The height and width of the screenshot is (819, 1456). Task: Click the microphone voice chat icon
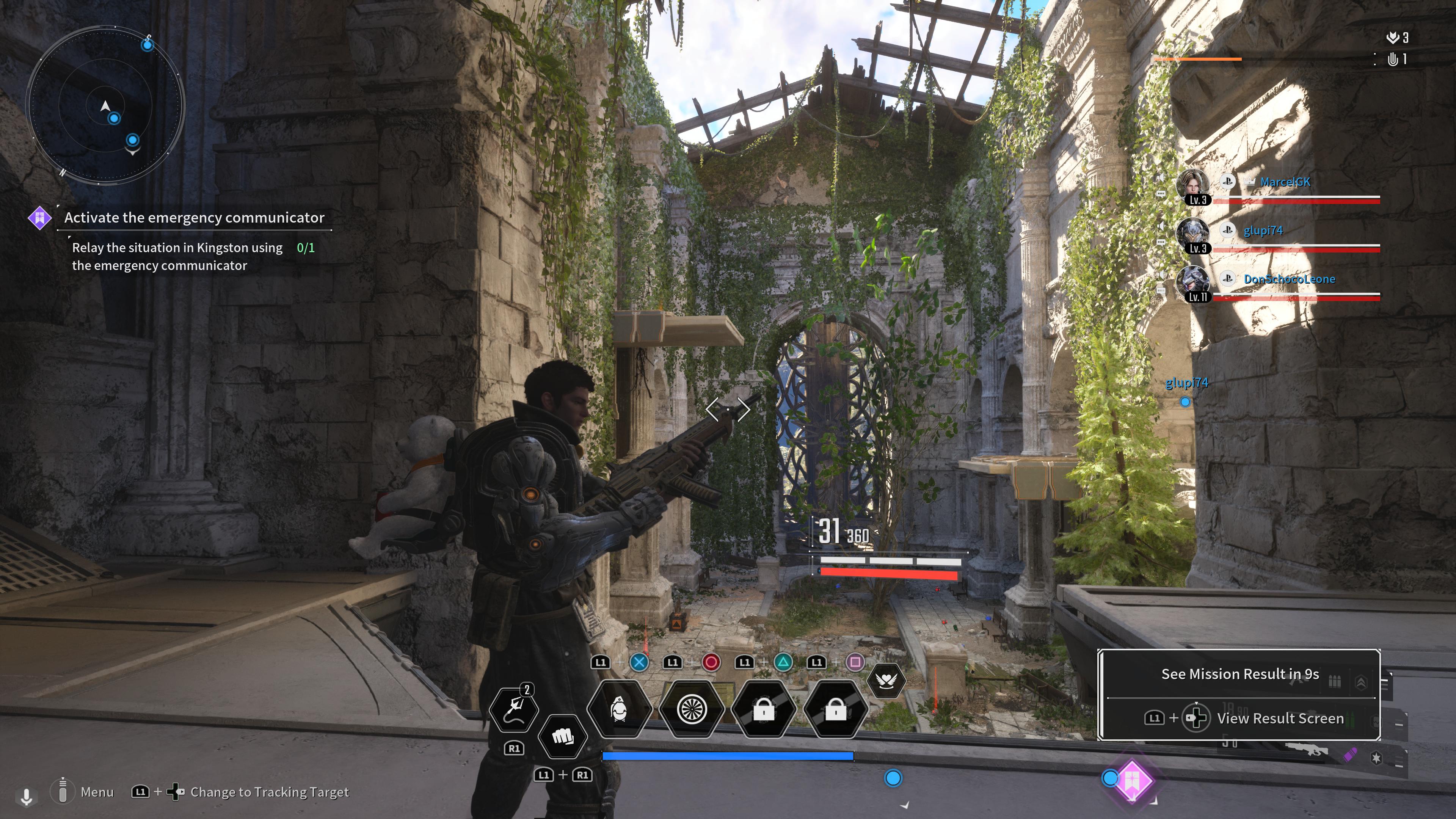pos(26,796)
